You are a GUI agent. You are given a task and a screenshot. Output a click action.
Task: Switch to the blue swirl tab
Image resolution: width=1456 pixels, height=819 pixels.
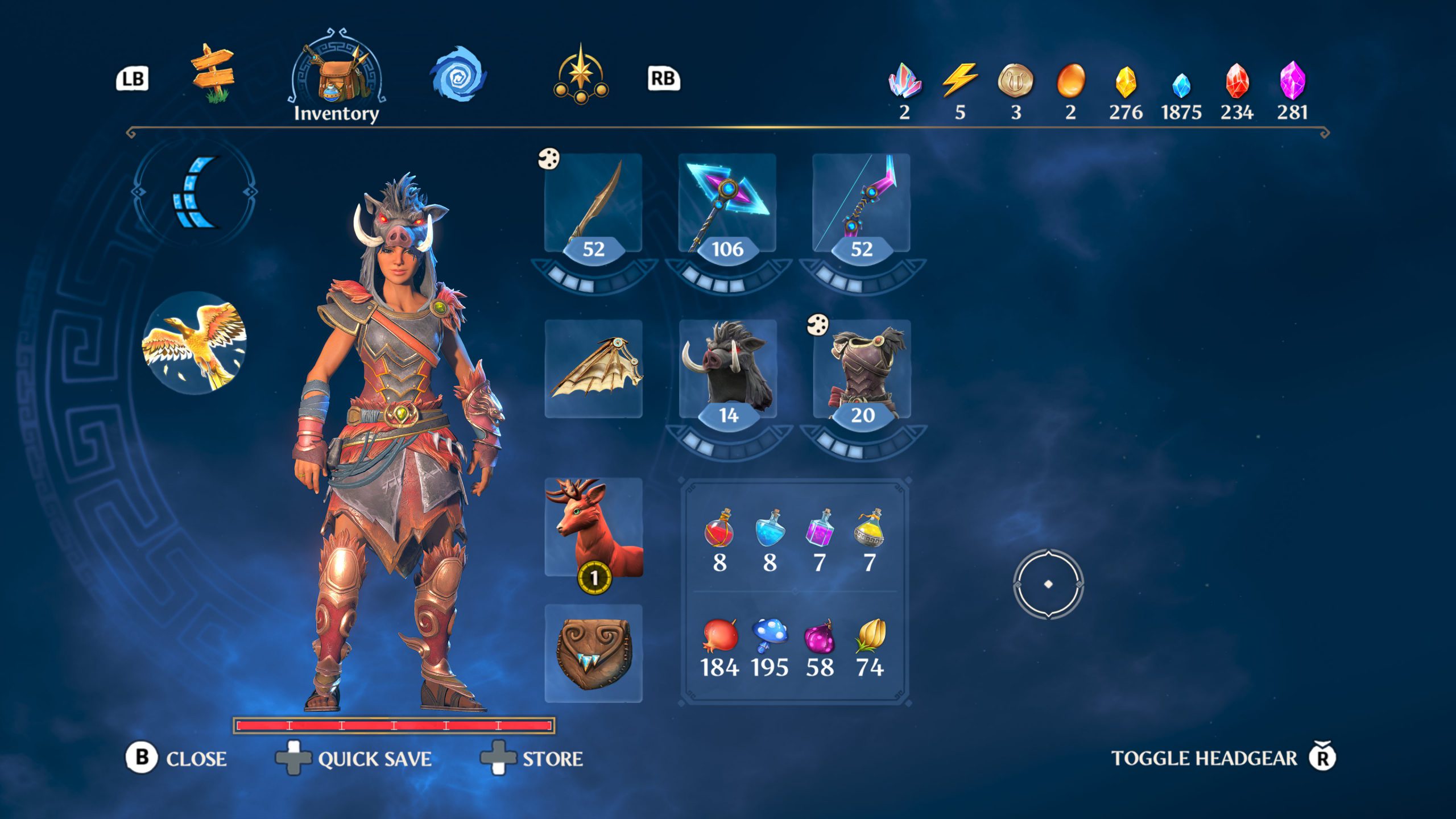(457, 75)
